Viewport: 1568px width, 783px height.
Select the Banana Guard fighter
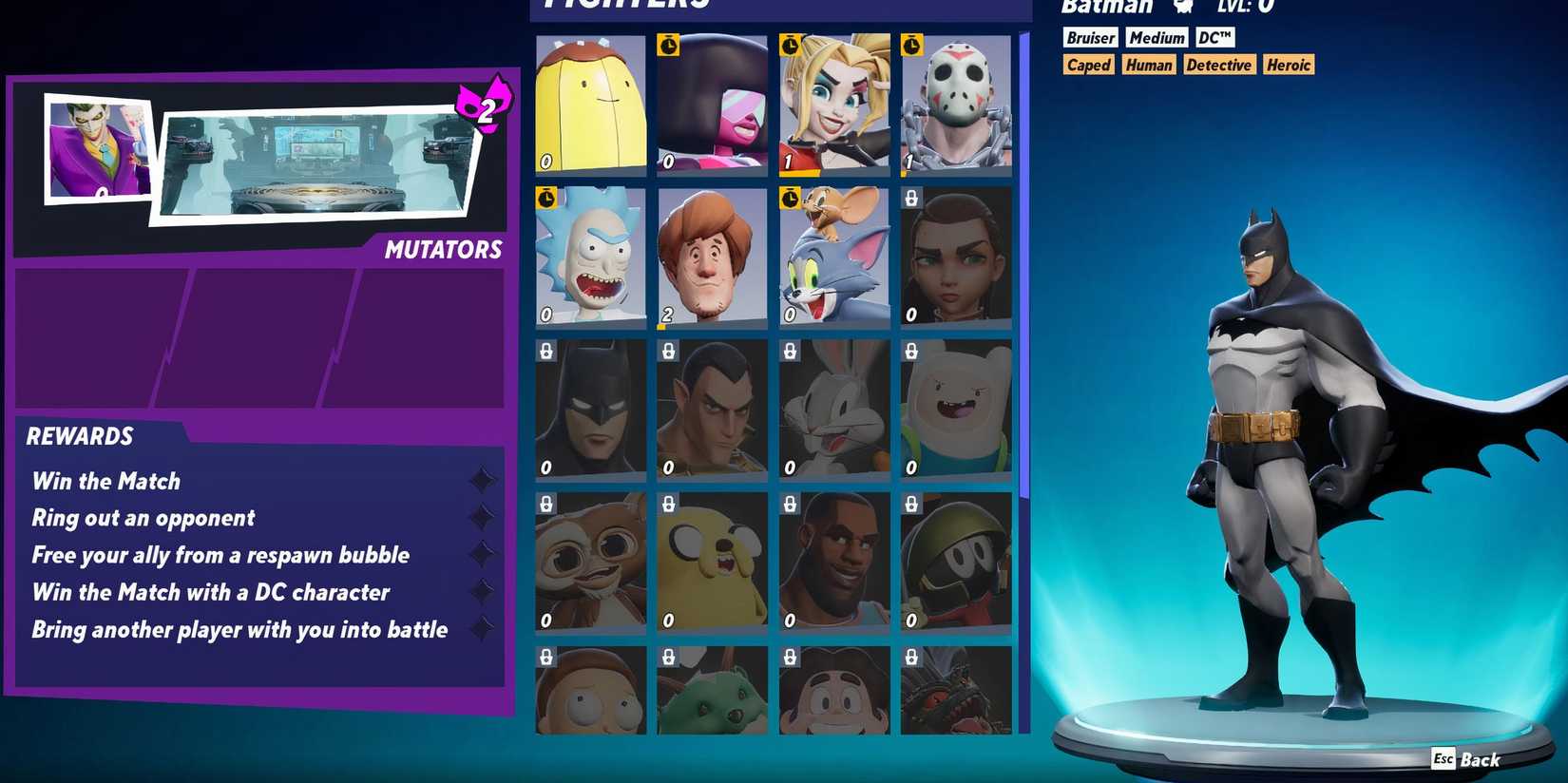pos(589,105)
